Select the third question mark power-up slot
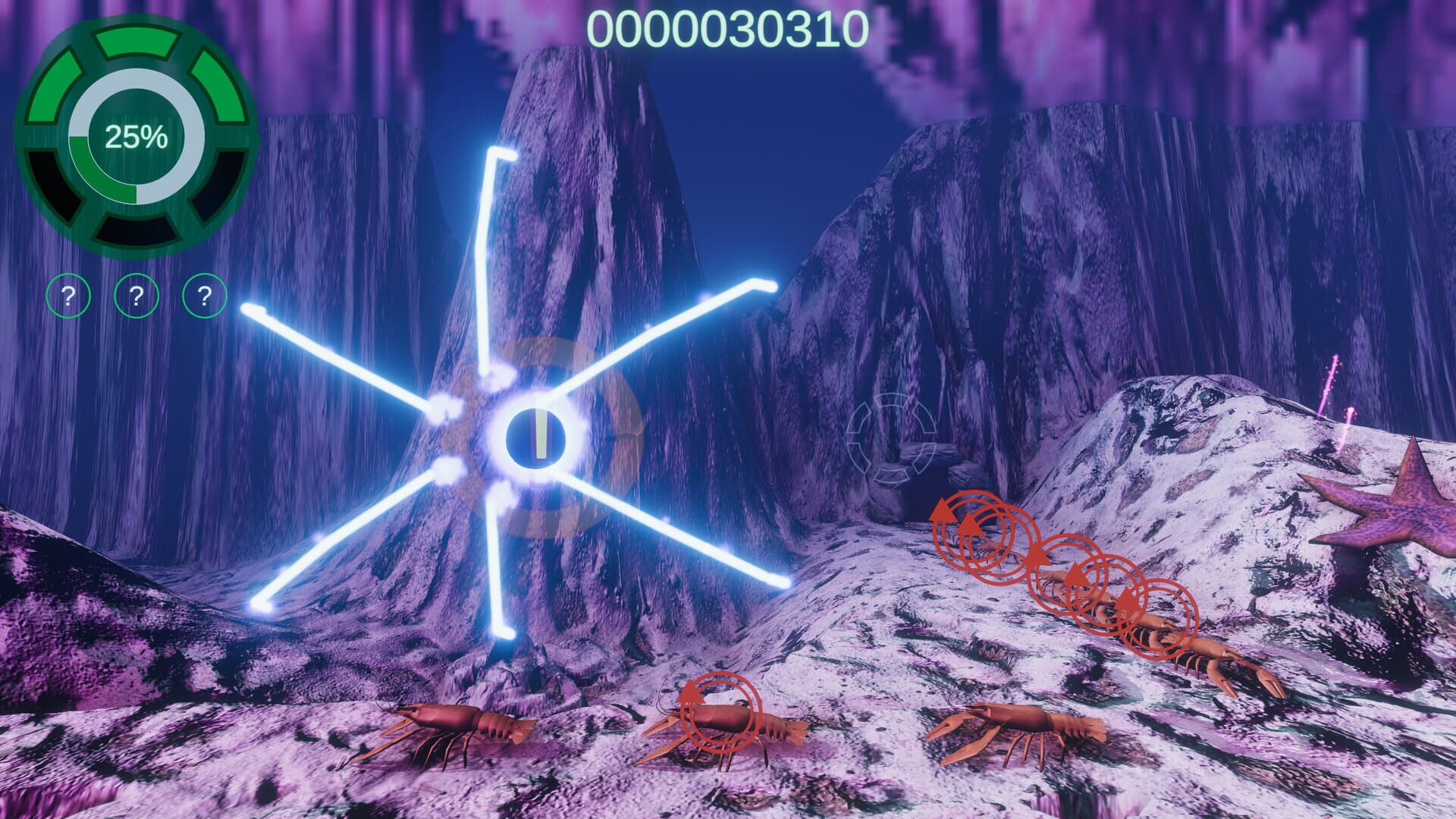 [x=202, y=294]
